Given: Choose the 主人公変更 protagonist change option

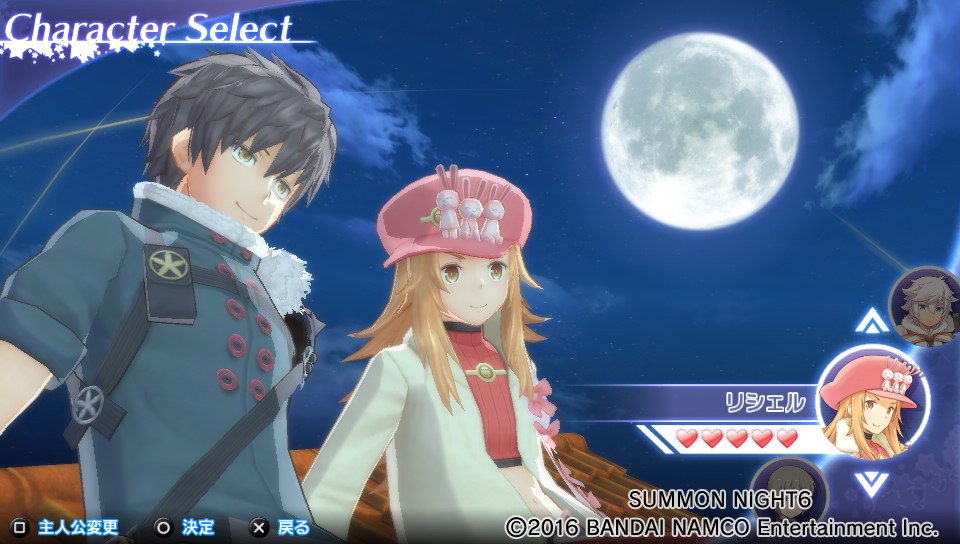Looking at the screenshot, I should 66,527.
